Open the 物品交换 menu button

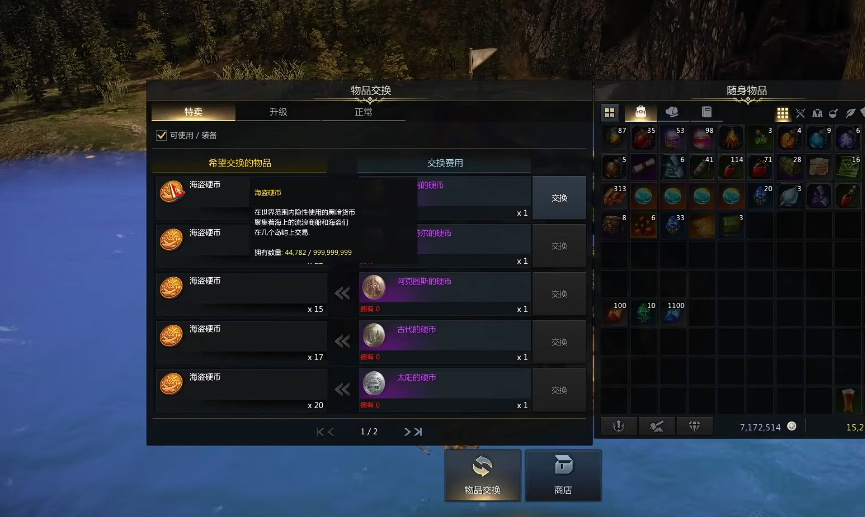click(x=482, y=475)
